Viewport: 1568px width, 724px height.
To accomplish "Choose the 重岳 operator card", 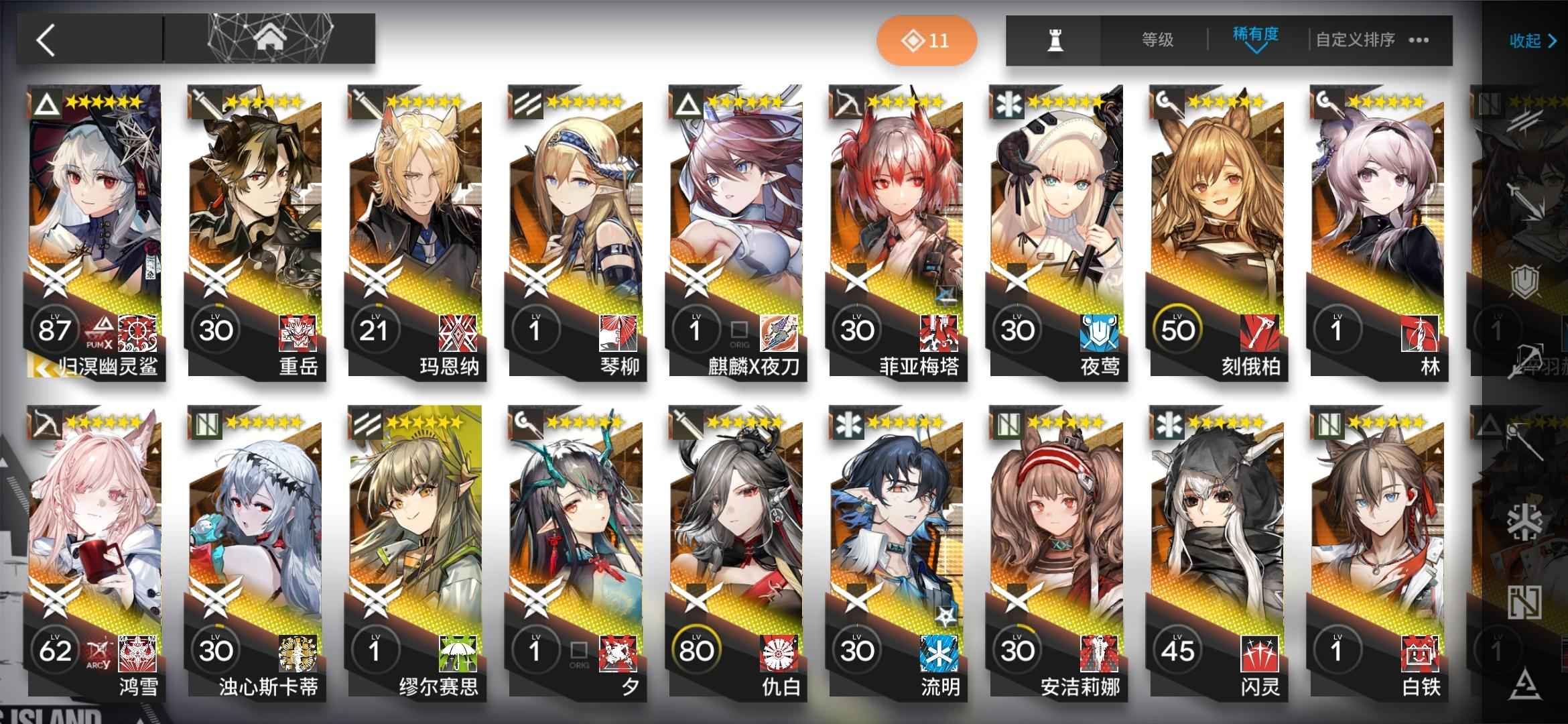I will [255, 231].
